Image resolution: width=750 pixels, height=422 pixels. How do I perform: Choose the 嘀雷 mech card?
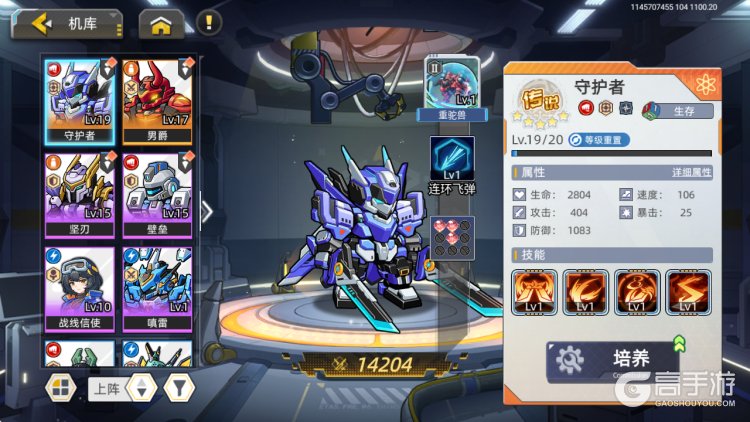(x=158, y=288)
